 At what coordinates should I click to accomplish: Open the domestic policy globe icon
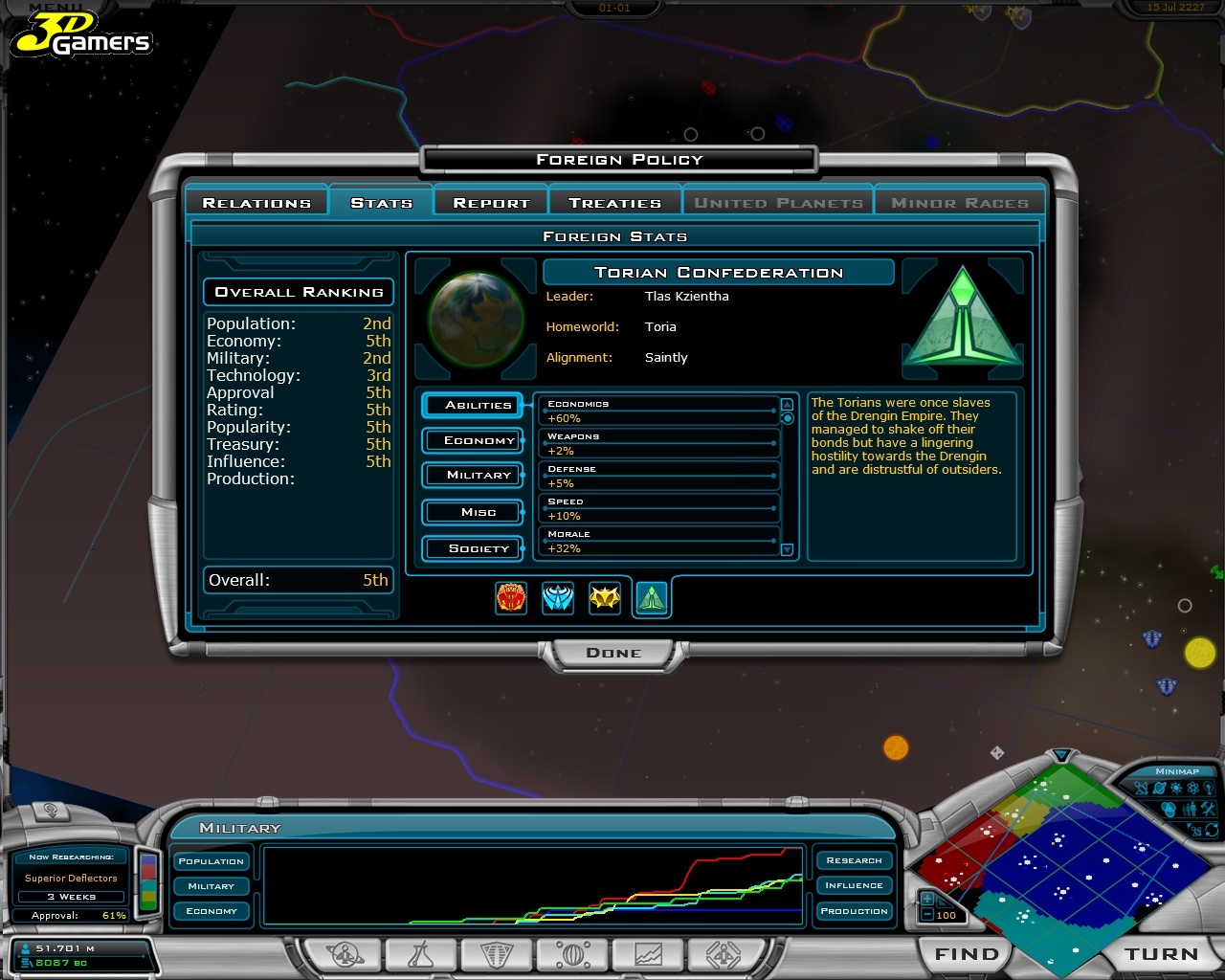coord(571,954)
